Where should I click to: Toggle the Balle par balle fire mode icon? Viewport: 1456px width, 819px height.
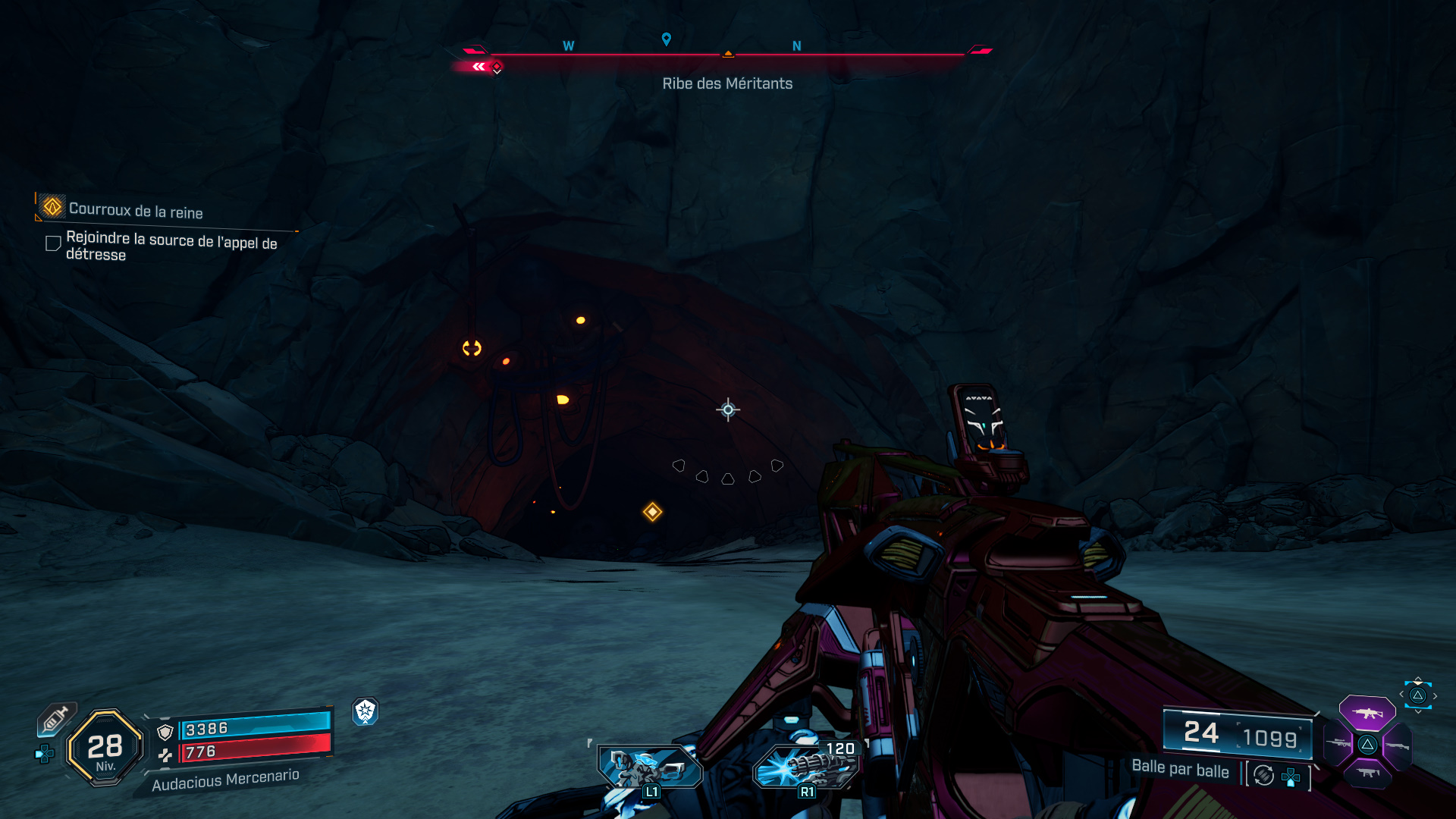tap(1263, 775)
